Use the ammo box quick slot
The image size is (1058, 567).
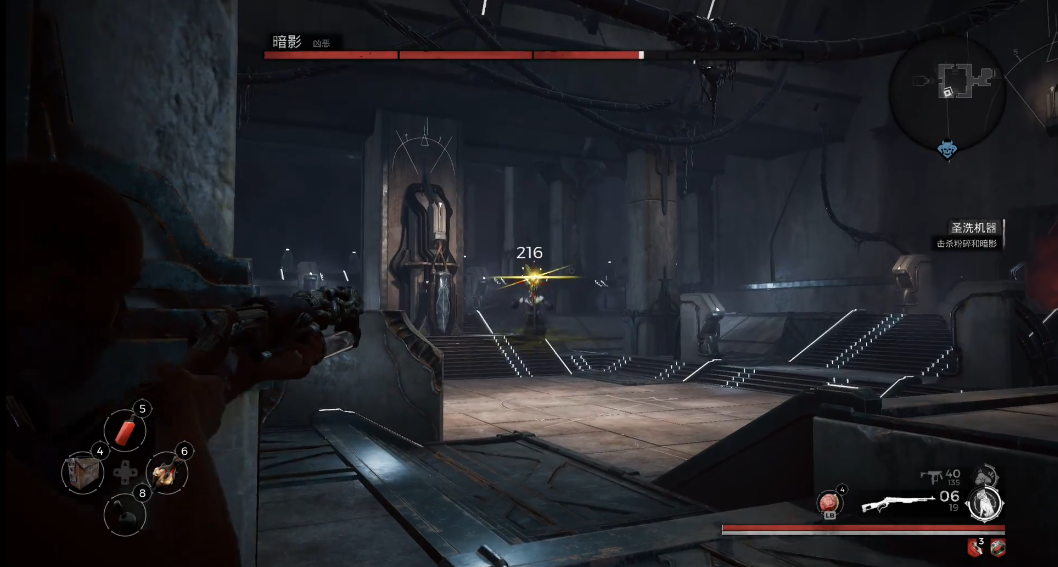coord(83,472)
